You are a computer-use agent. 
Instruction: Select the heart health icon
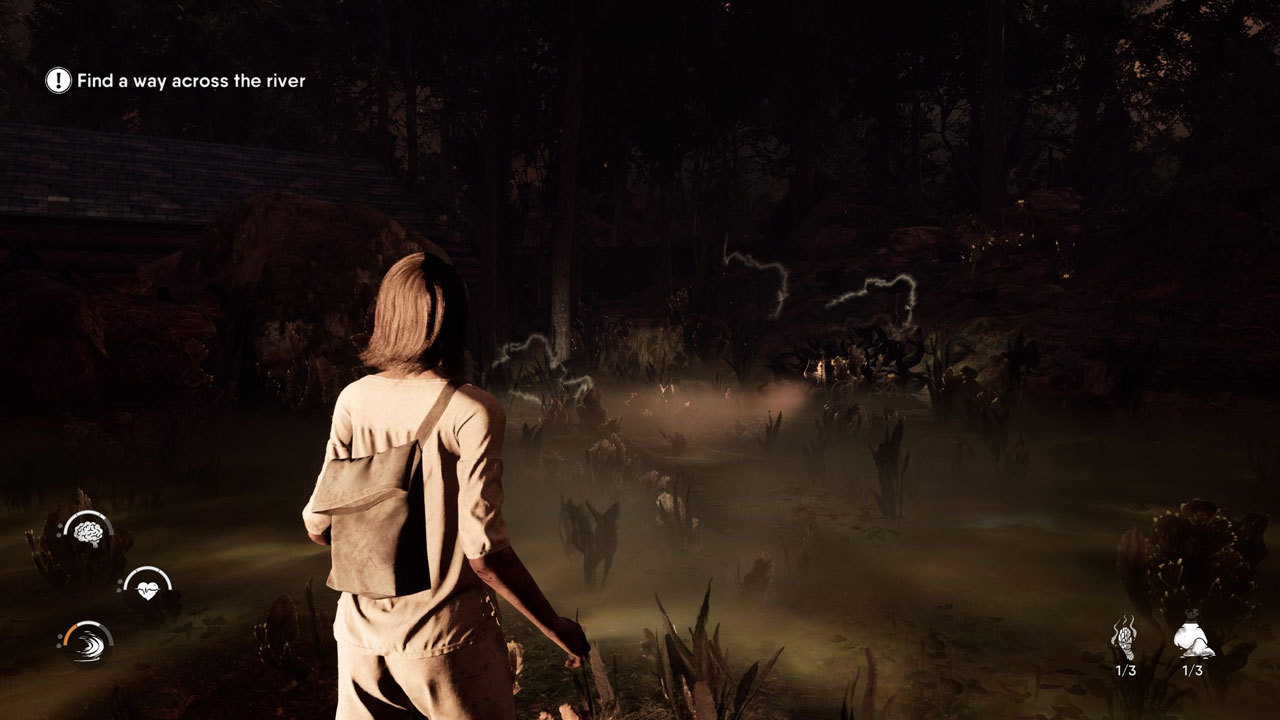[148, 589]
